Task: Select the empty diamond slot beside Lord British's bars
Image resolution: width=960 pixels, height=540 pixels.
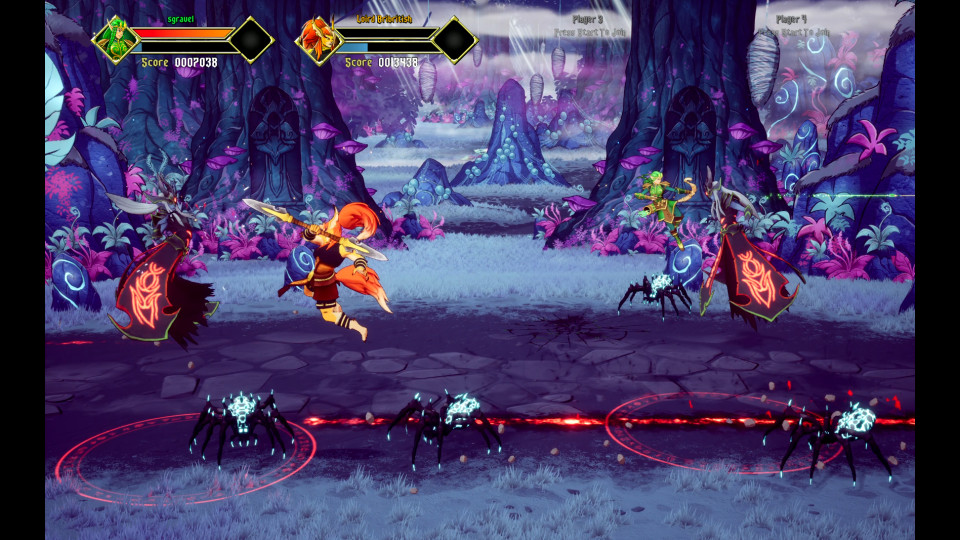Action: (x=454, y=40)
